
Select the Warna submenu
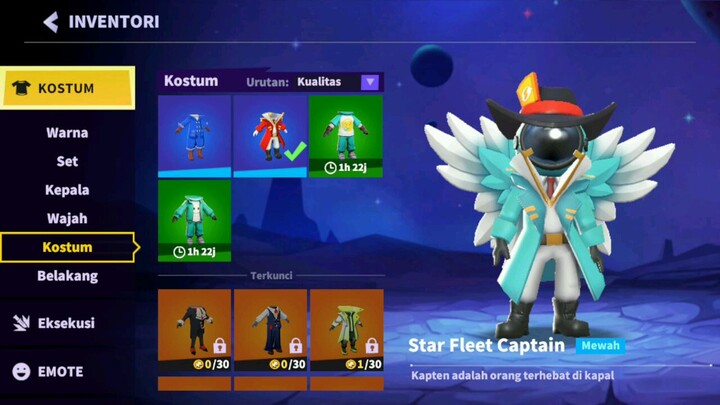pyautogui.click(x=67, y=133)
